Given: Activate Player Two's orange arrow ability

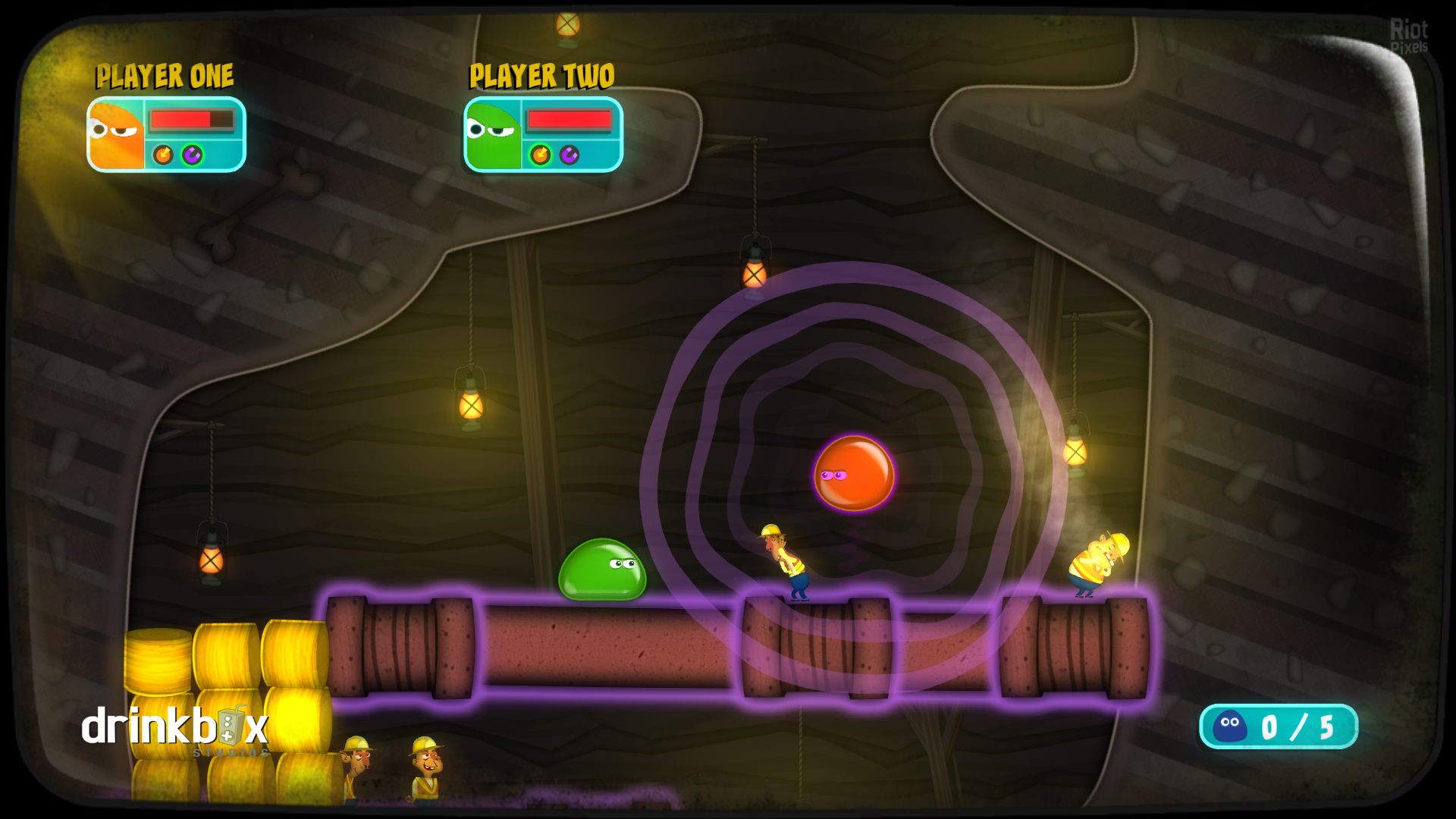Looking at the screenshot, I should 540,155.
